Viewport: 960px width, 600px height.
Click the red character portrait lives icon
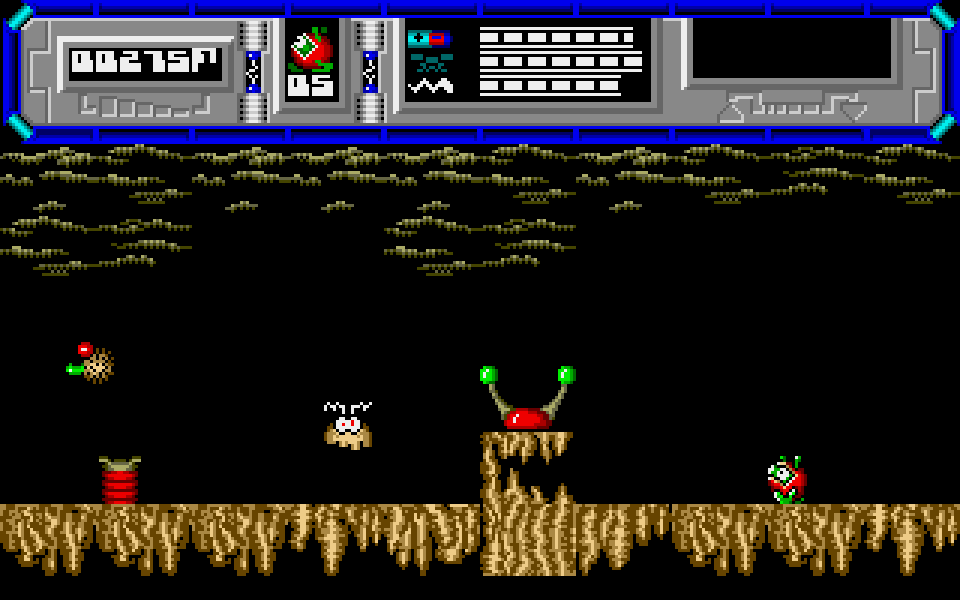pos(310,48)
